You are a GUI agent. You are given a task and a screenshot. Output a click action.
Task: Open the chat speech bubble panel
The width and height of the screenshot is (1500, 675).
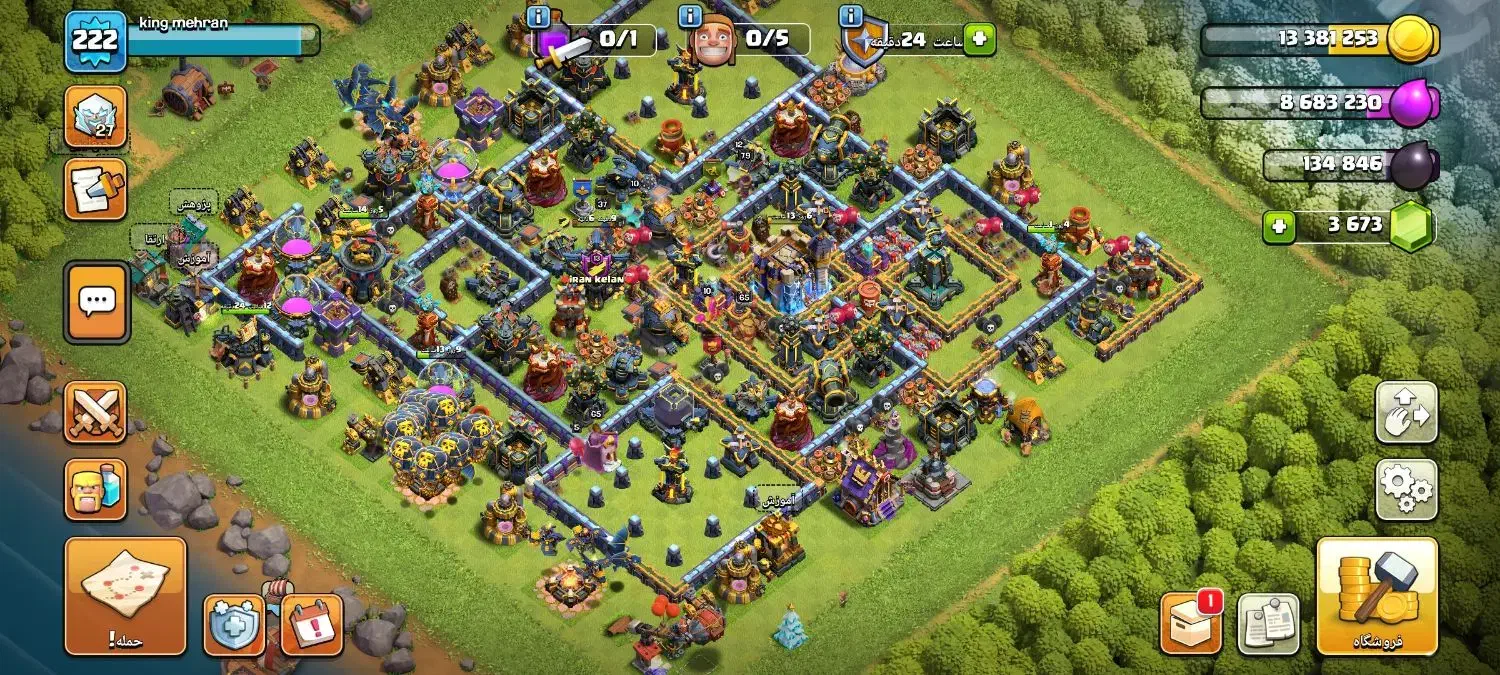96,301
